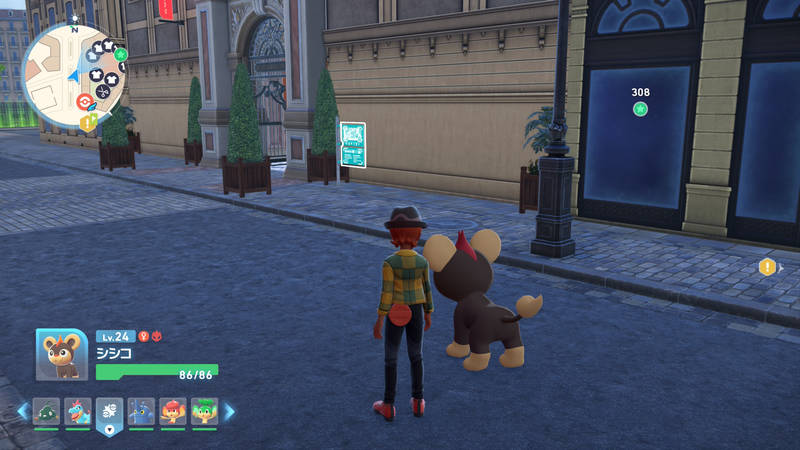Choose the blue Heracross party slot
This screenshot has width=800, height=450.
coord(141,411)
